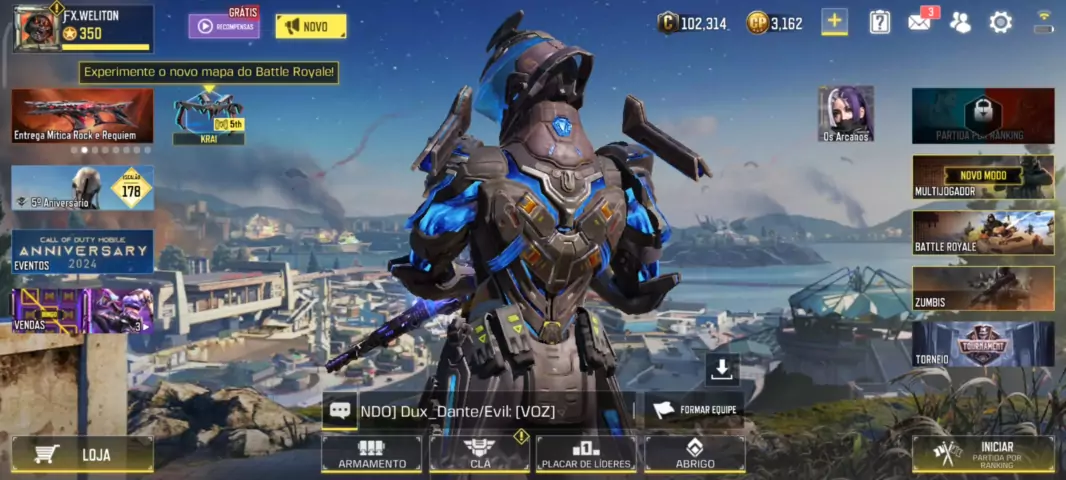Open the Anniversary 2024 Eventos panel
The width and height of the screenshot is (1066, 480).
click(x=83, y=252)
